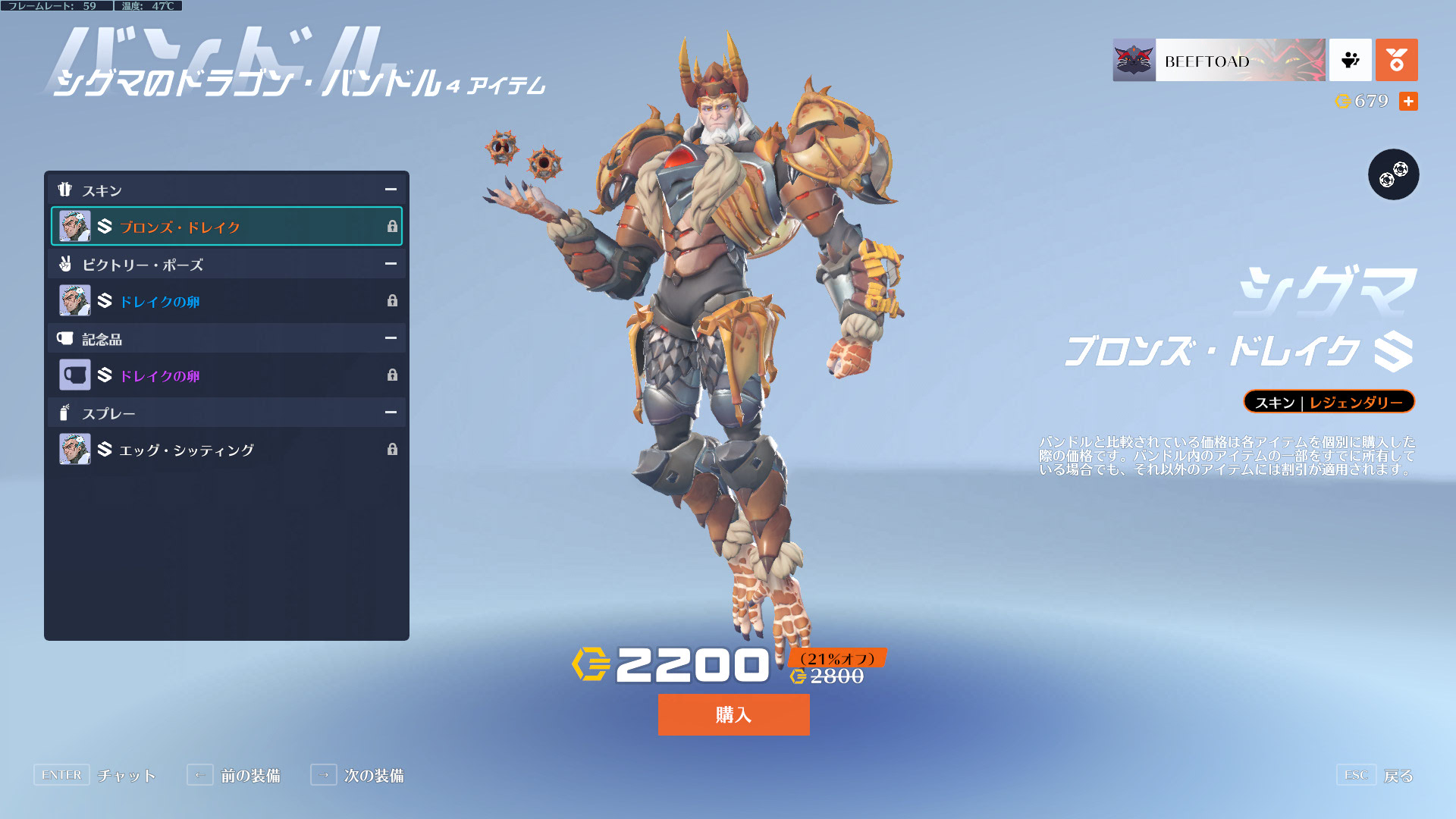
Task: Click the orange medal icon button
Action: coord(1396,61)
